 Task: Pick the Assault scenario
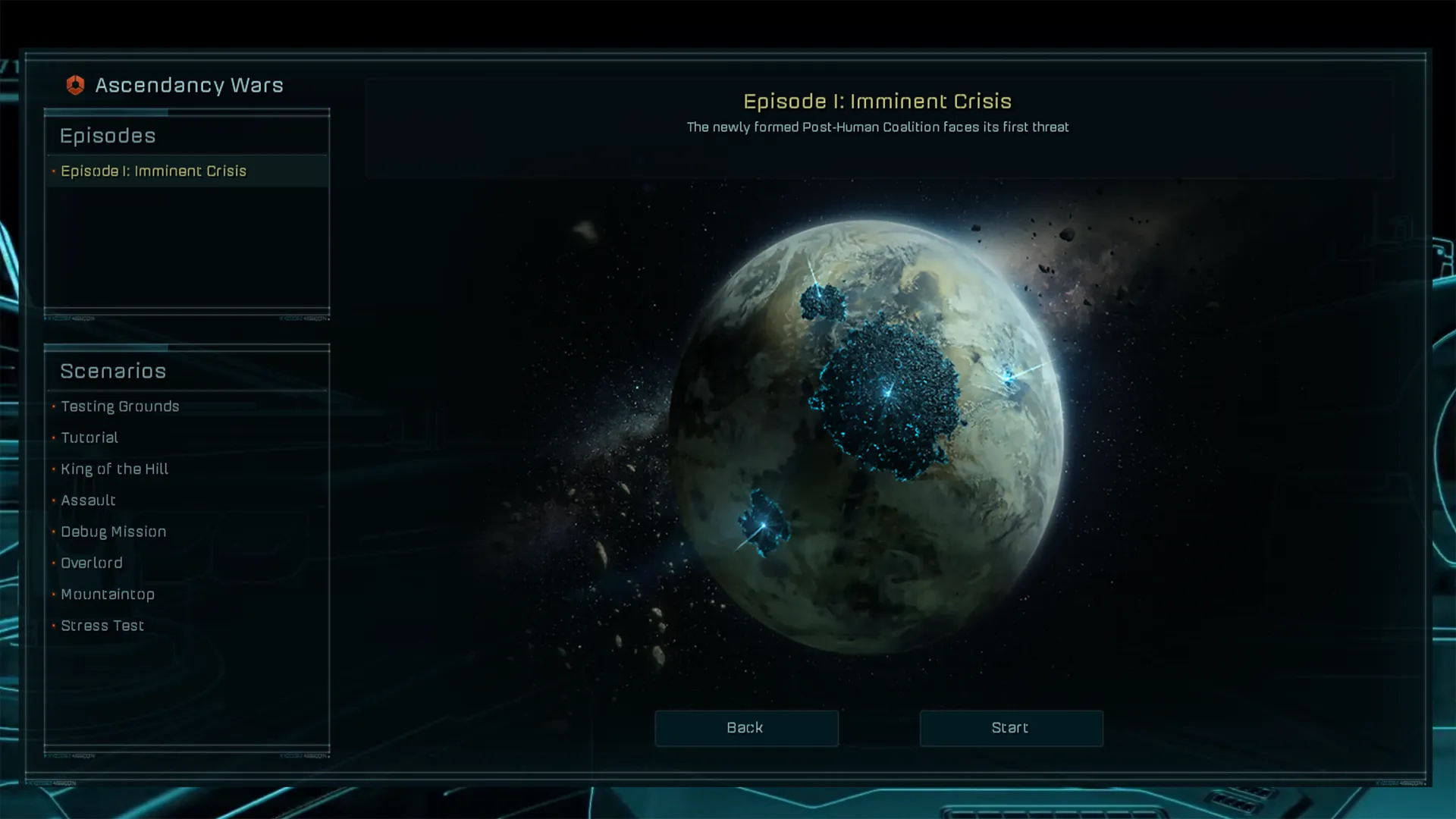(x=88, y=500)
